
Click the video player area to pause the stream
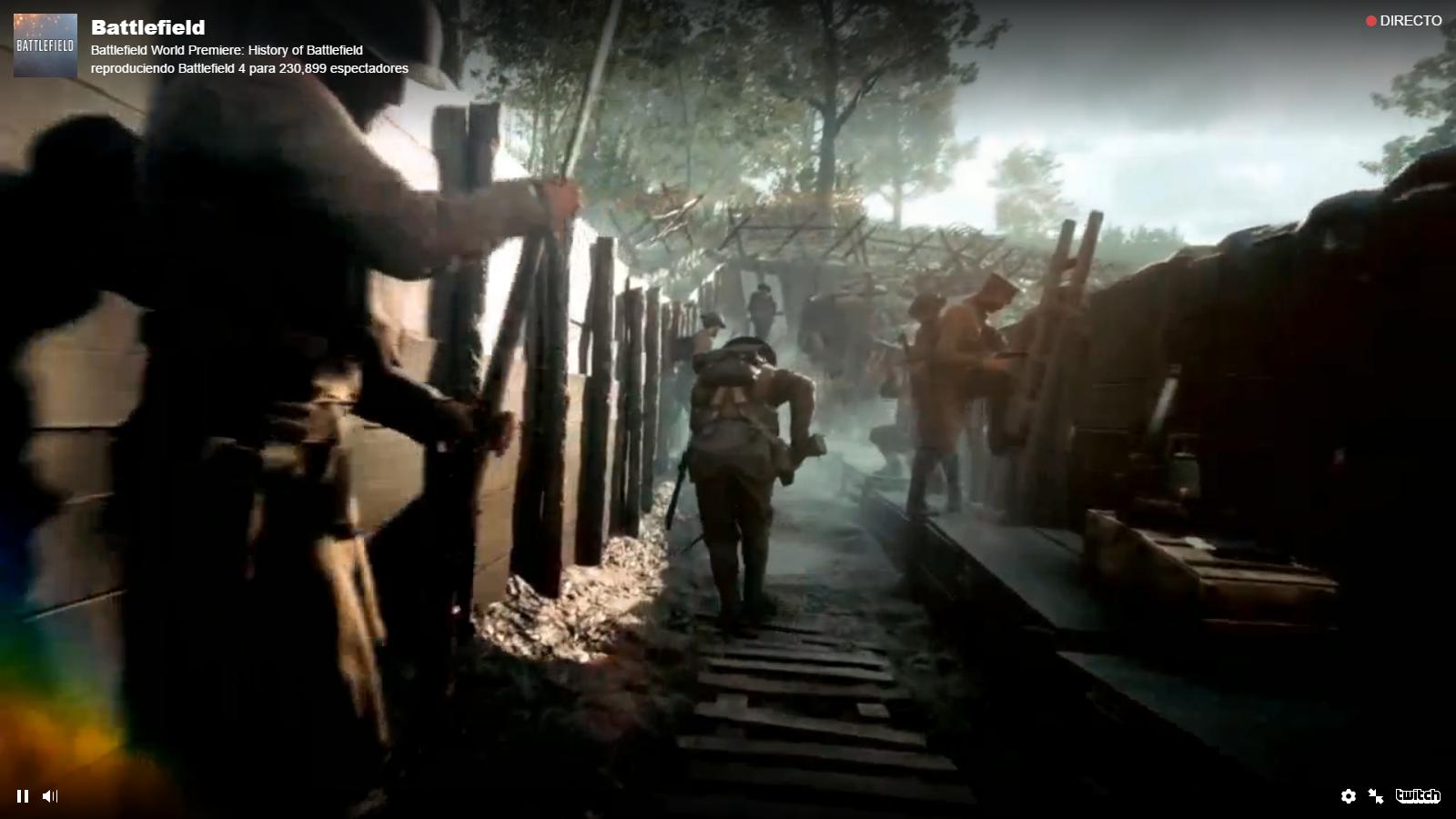(728, 409)
